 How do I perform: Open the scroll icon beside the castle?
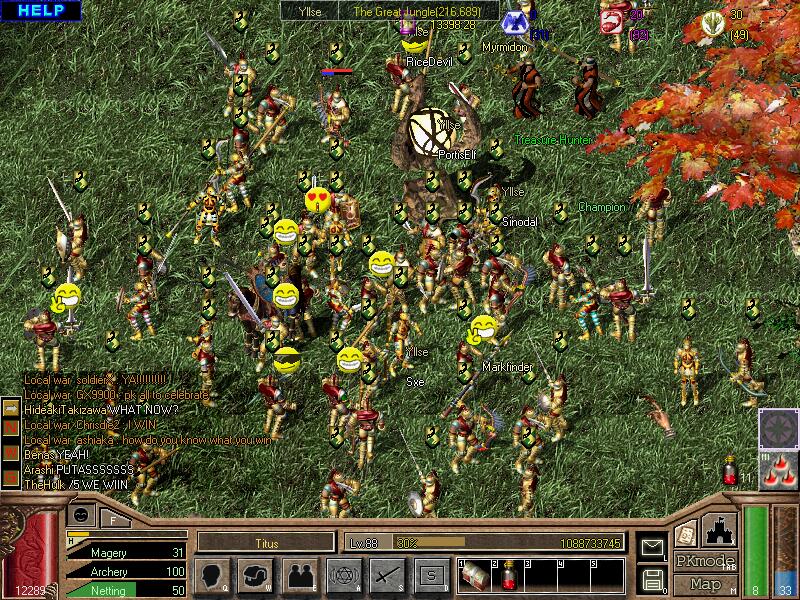point(686,533)
